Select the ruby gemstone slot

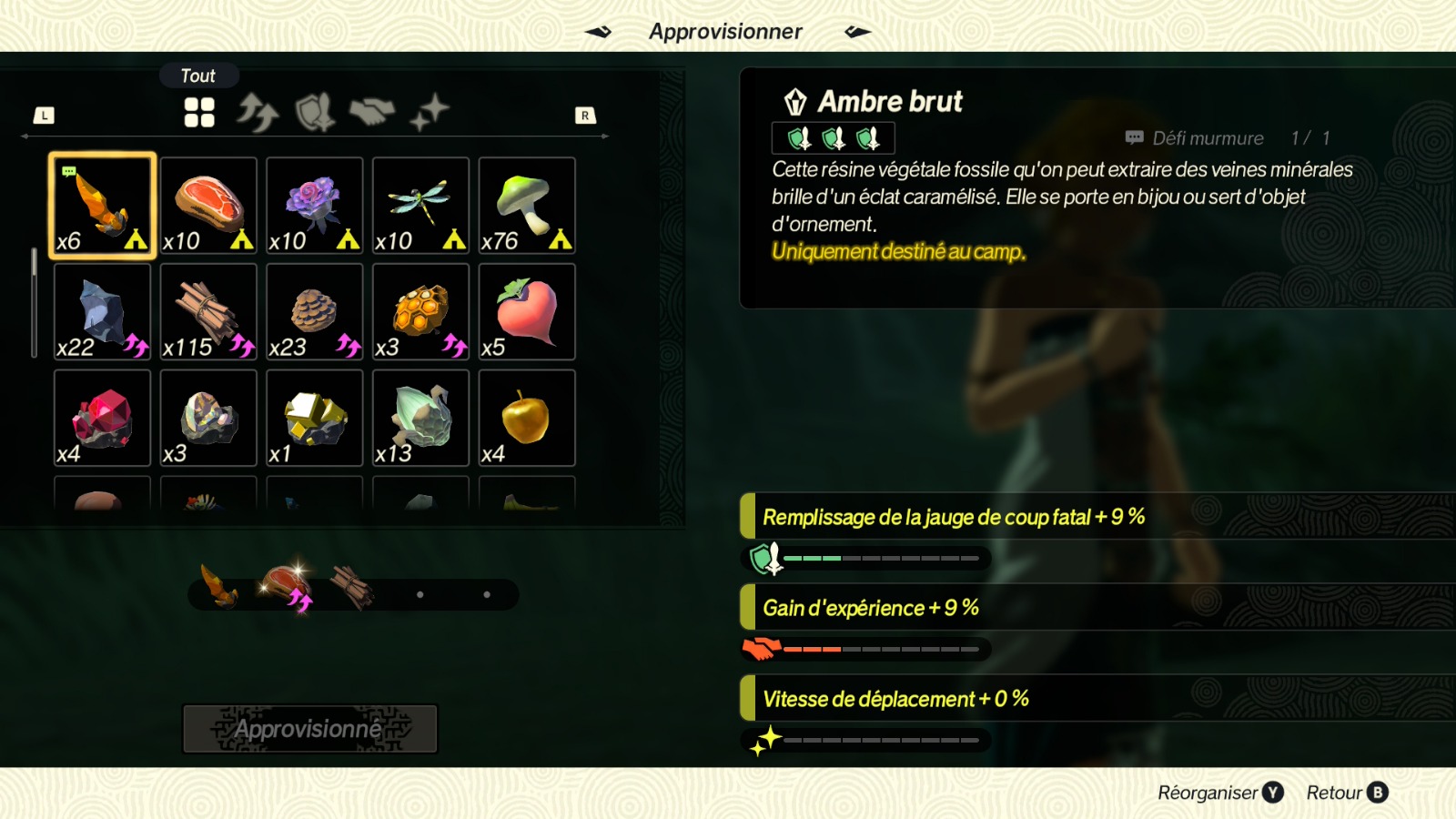(102, 419)
